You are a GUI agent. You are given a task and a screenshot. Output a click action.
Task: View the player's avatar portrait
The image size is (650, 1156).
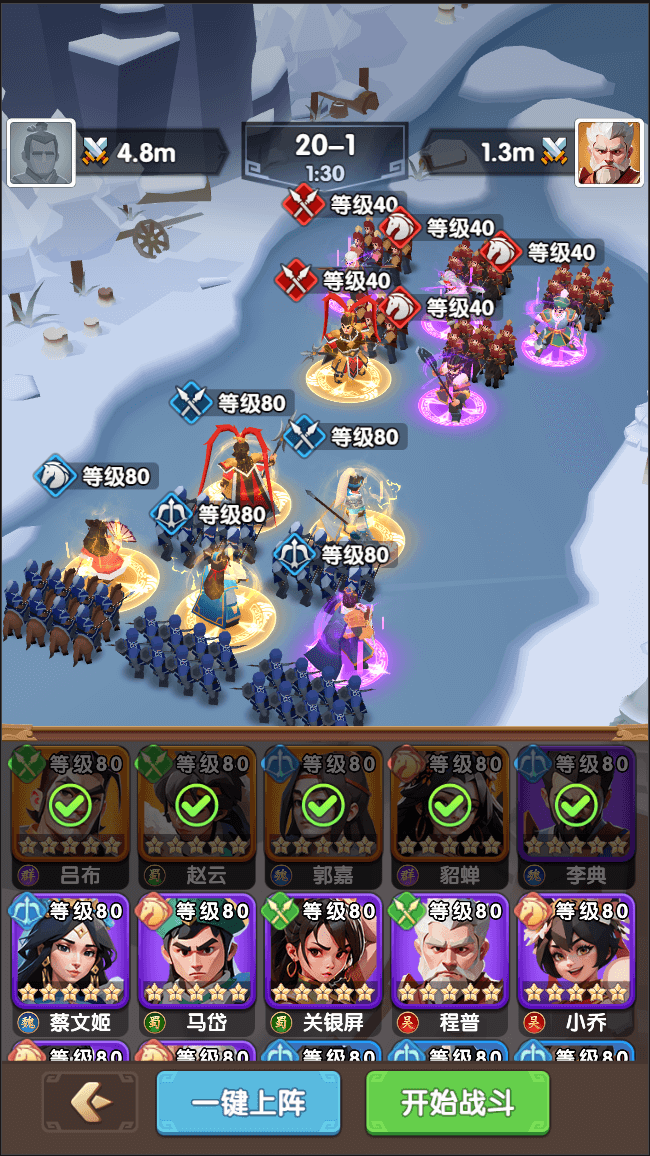pyautogui.click(x=41, y=153)
